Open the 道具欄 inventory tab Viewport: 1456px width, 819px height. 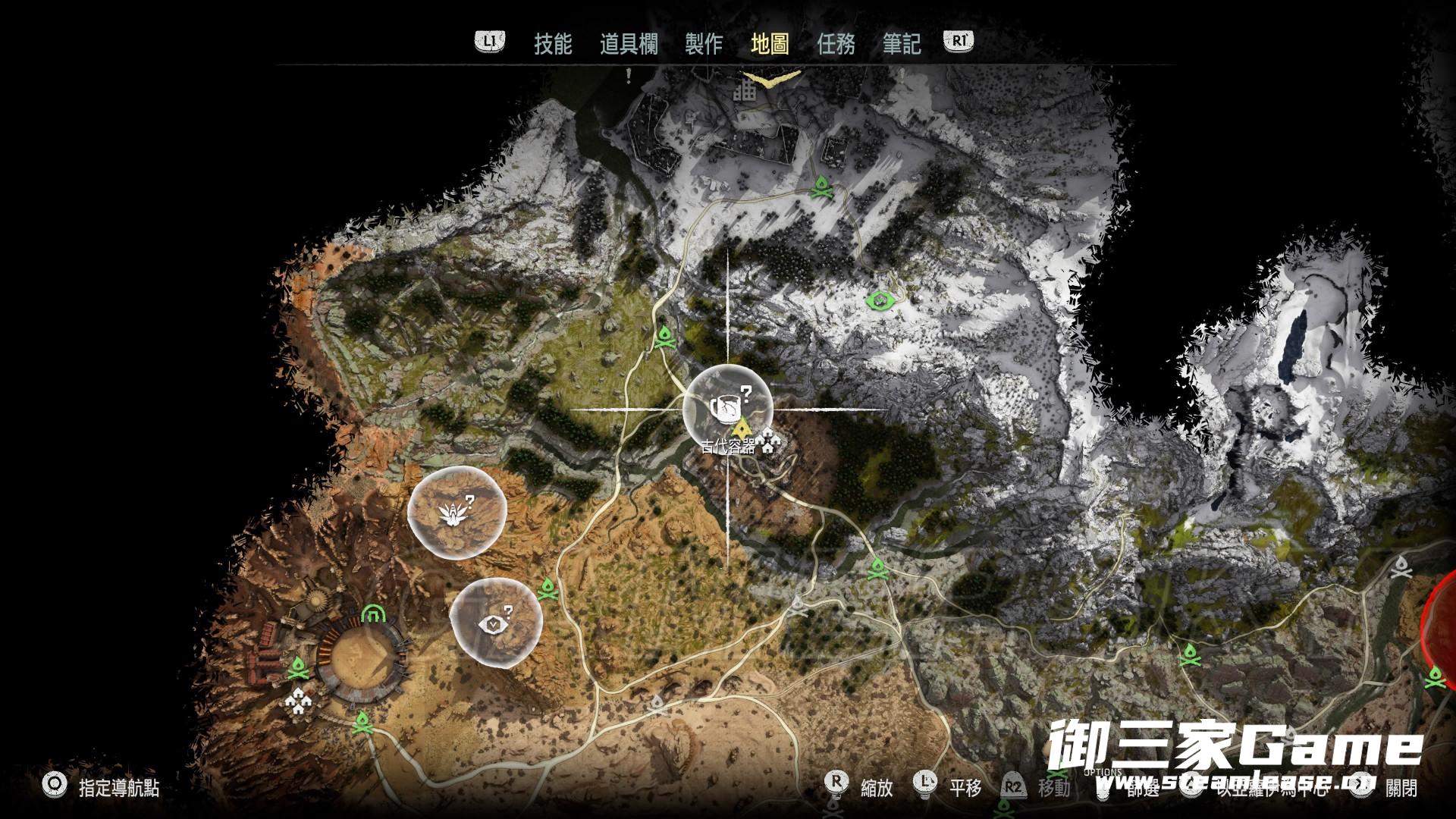(x=629, y=43)
